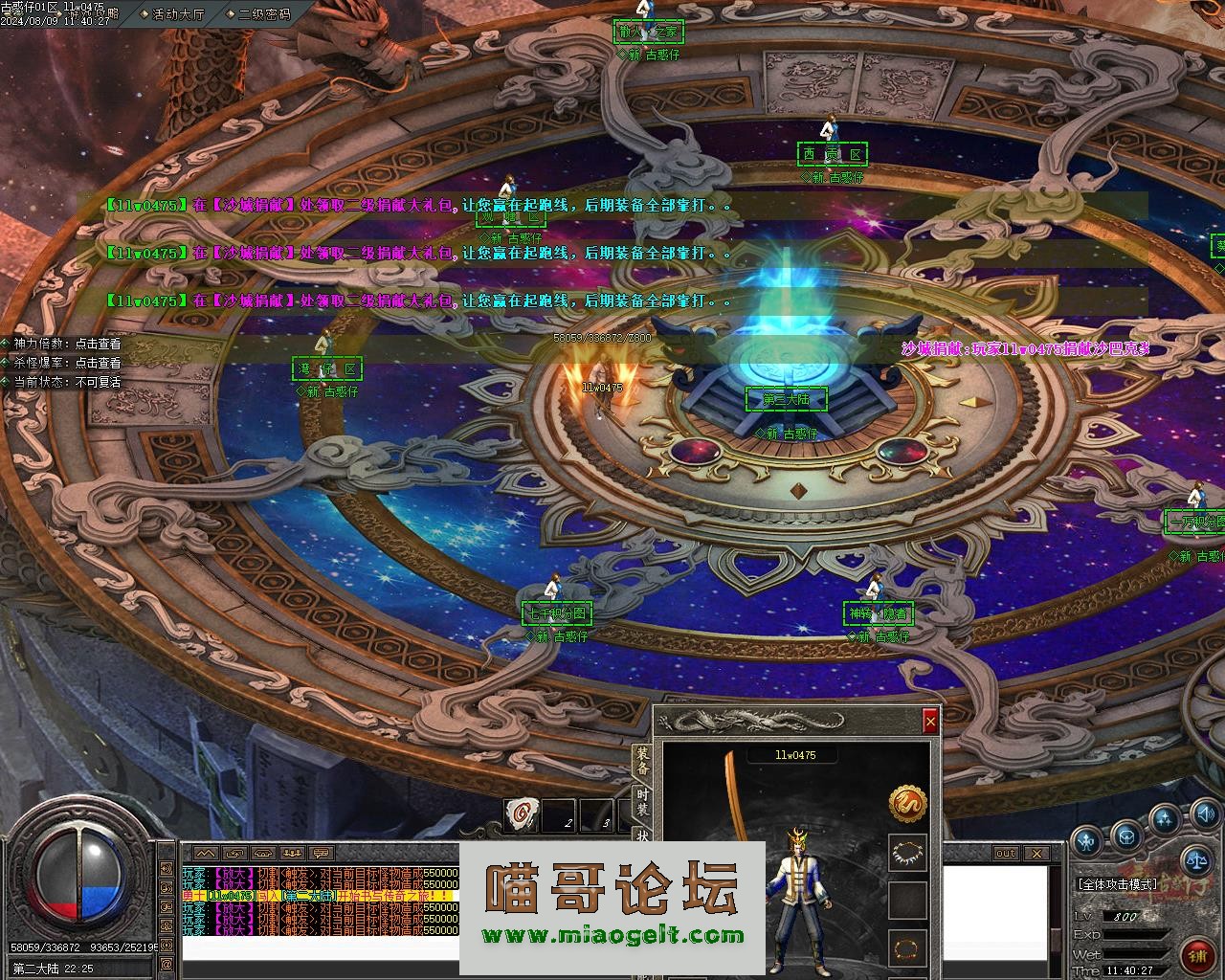Use the red spiral scroll hotbar item
Screen dimensions: 1225x980
(521, 814)
